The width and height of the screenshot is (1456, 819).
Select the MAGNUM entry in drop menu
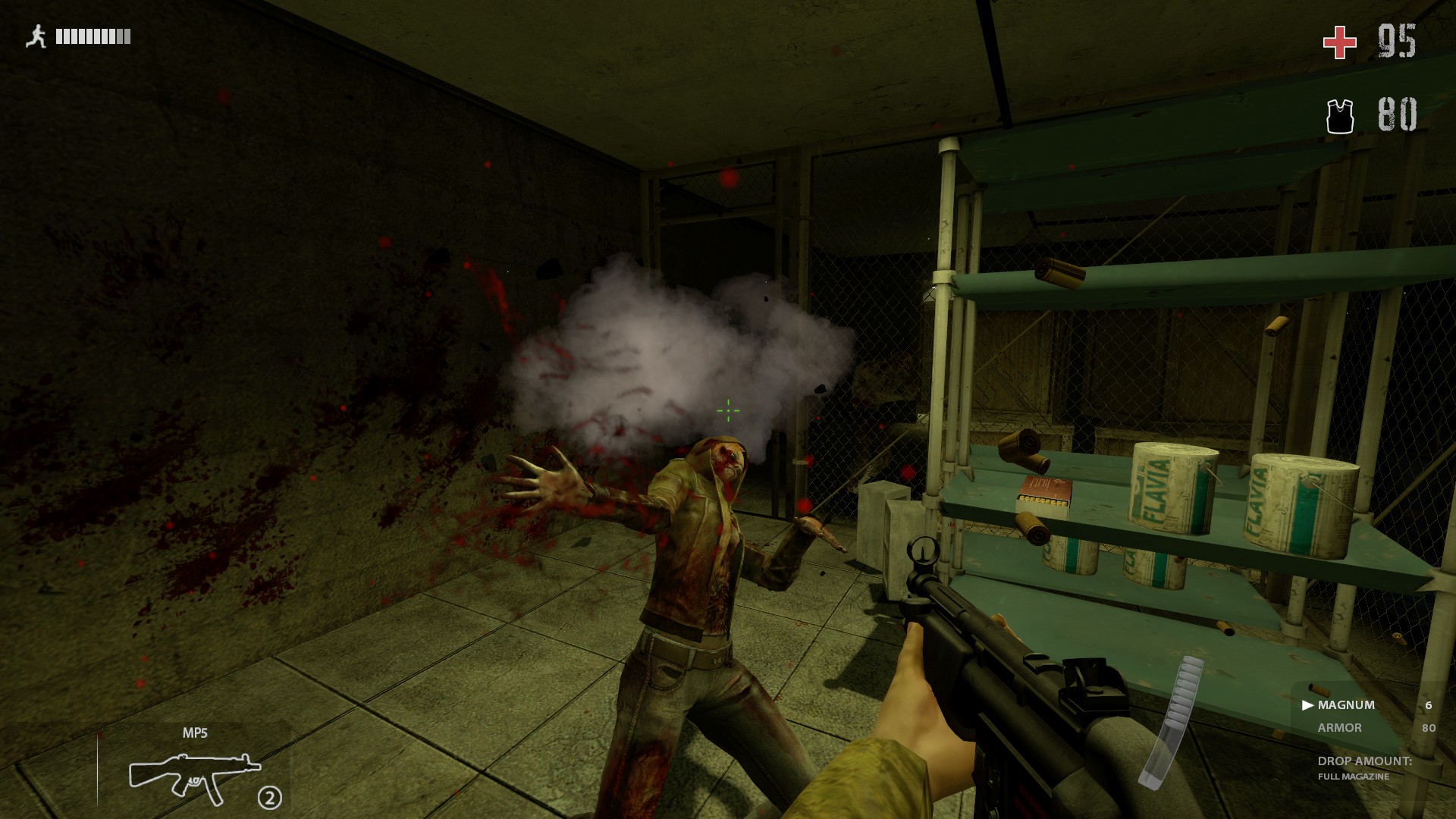coord(1346,704)
